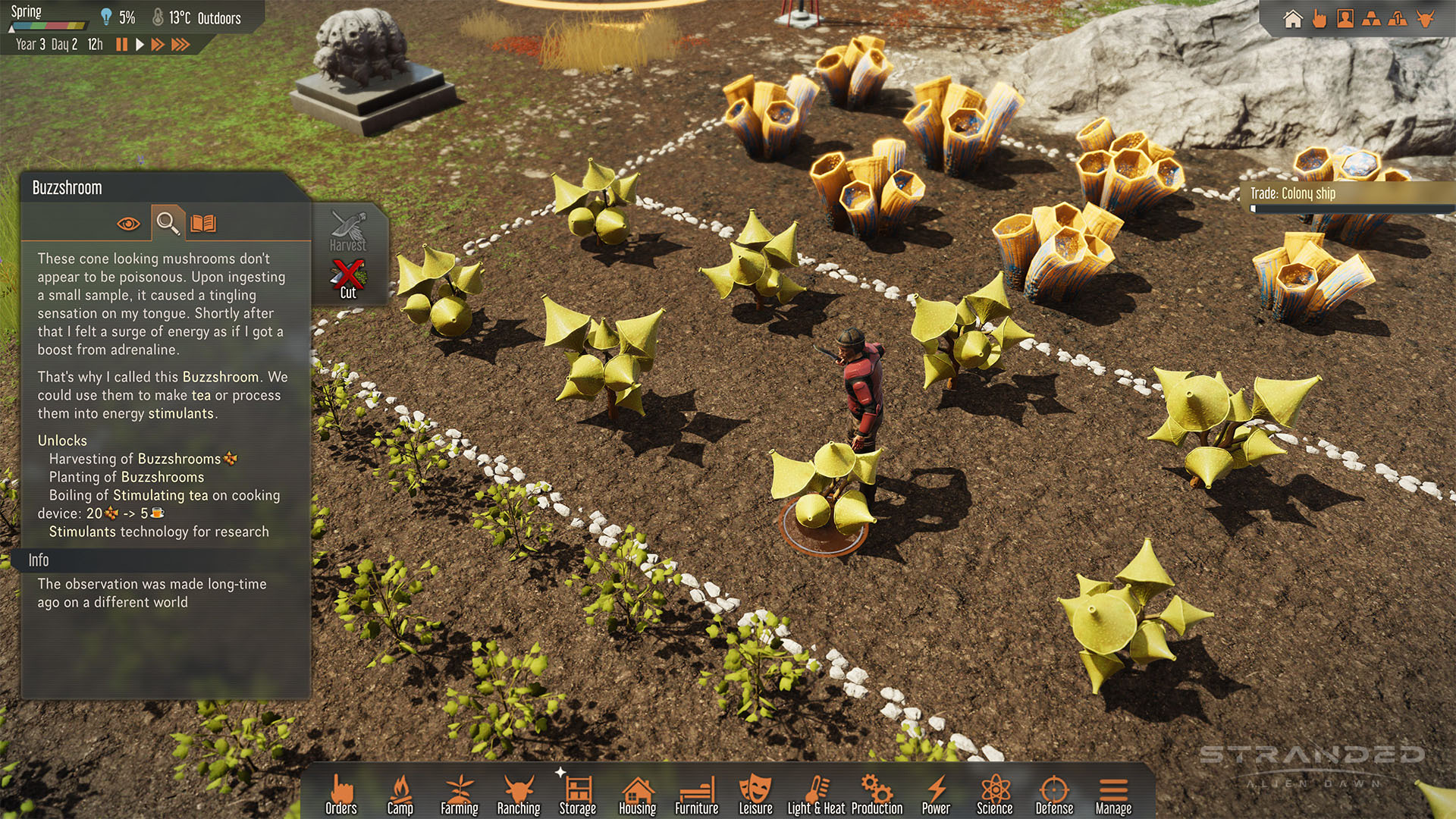
Task: Open the Manage menu
Action: [x=1113, y=795]
